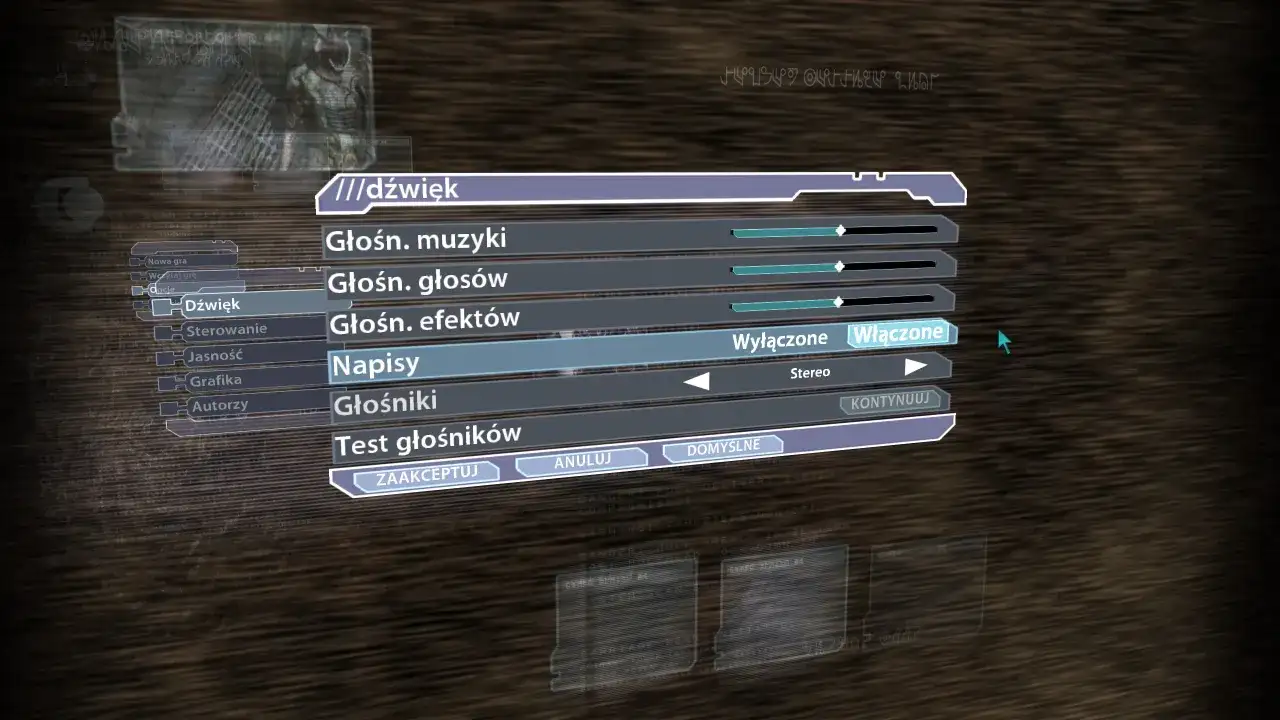Image resolution: width=1280 pixels, height=720 pixels.
Task: Adjust the "Głośn. muzyki" volume slider
Action: click(838, 231)
